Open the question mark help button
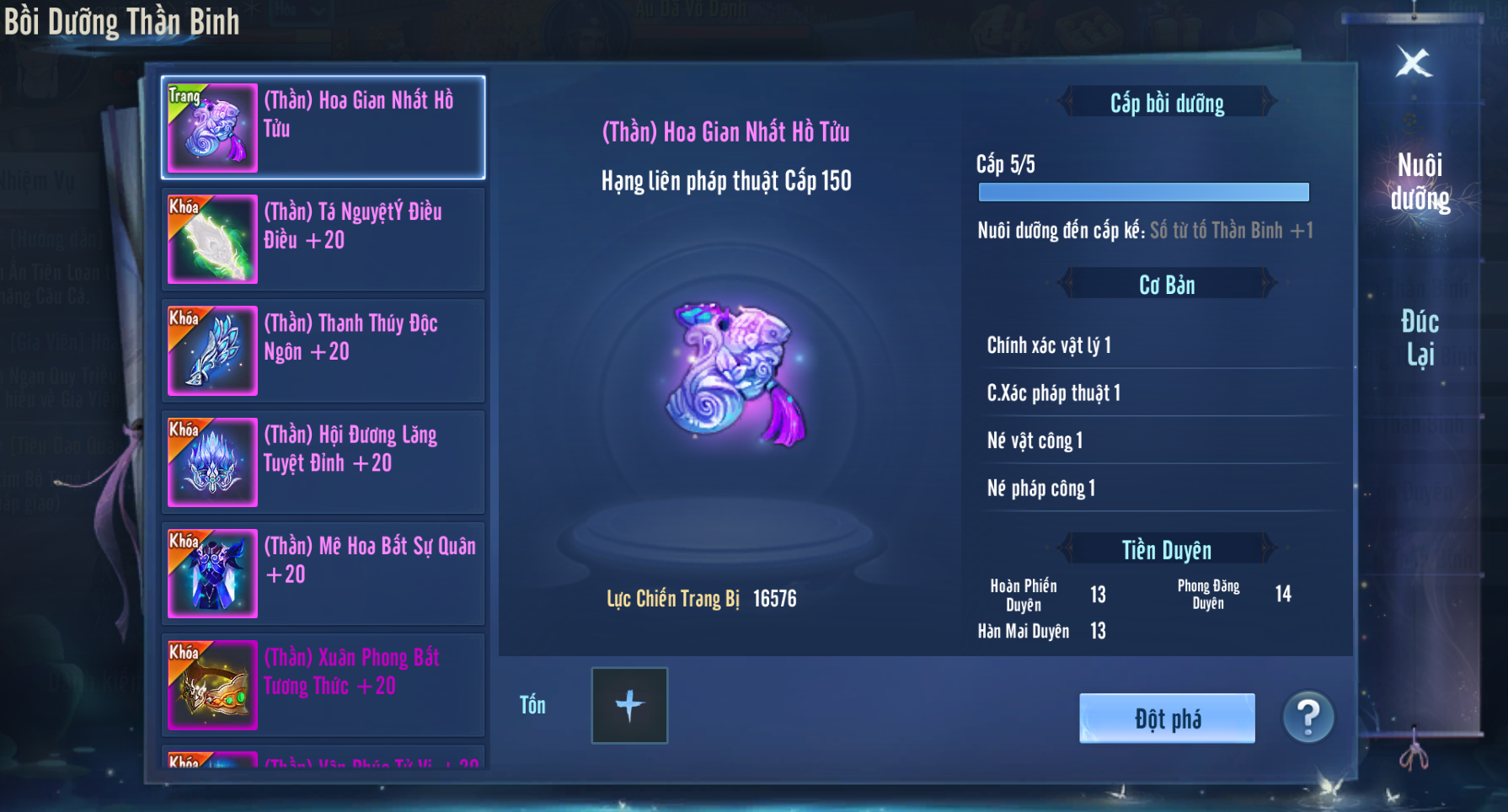This screenshot has width=1508, height=812. click(1308, 718)
